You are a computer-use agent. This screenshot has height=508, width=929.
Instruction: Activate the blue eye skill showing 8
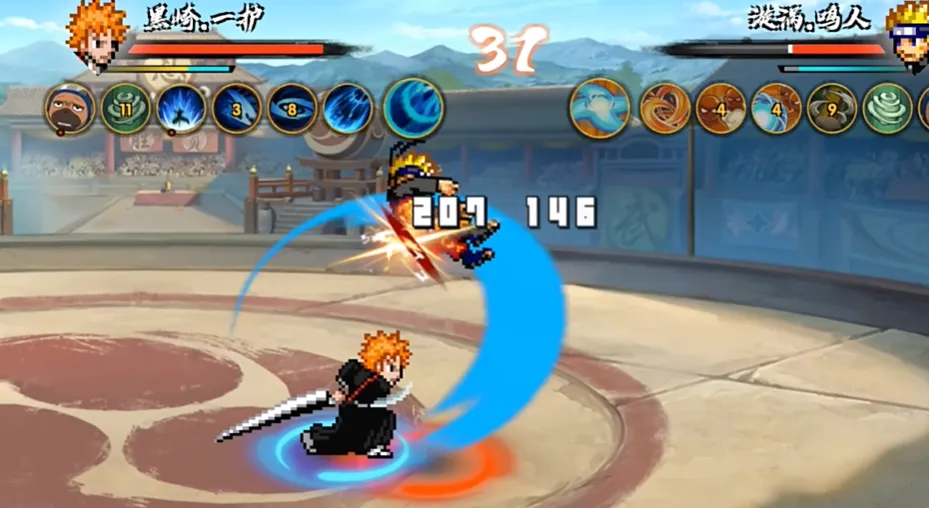click(293, 109)
